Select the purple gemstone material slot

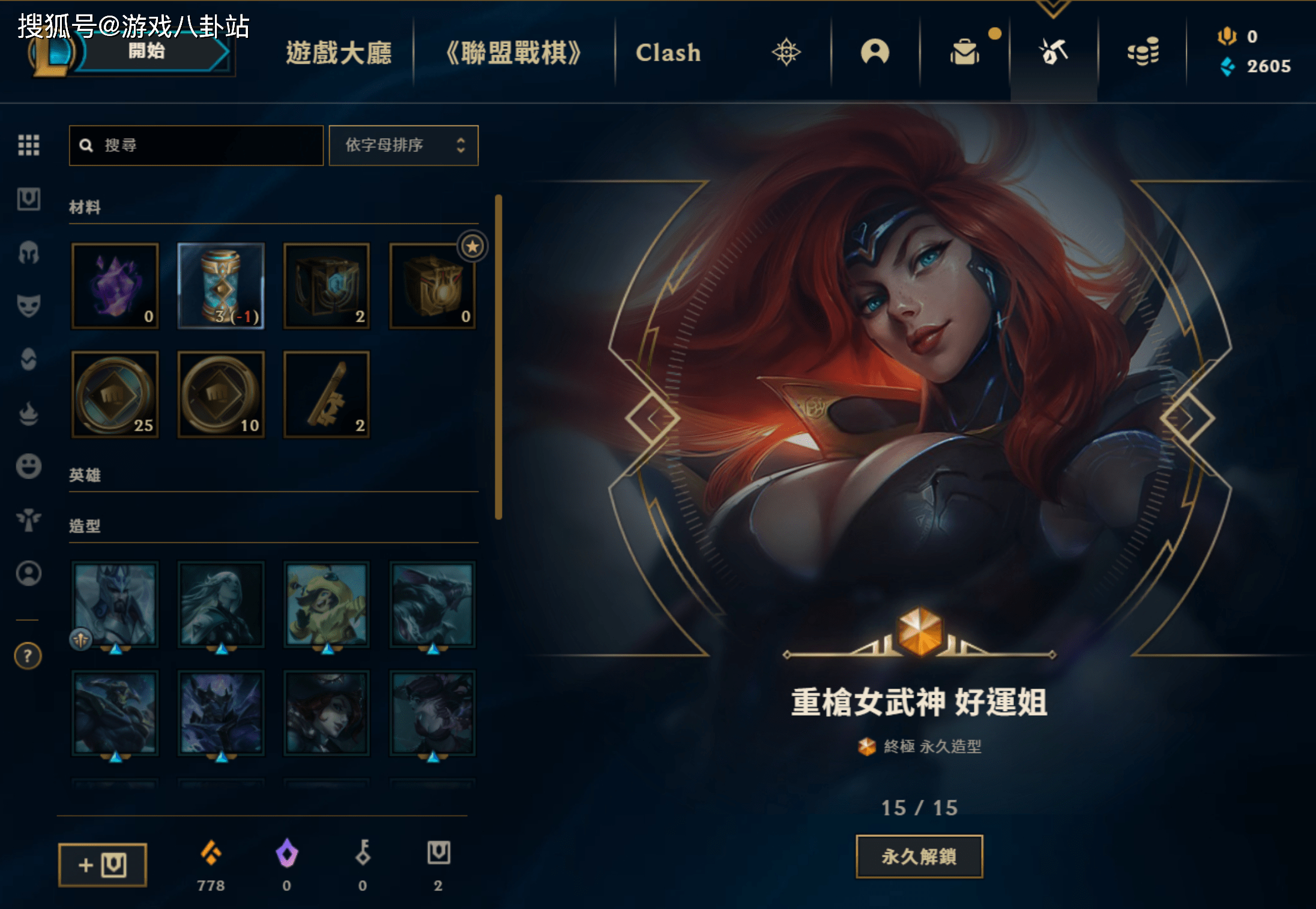point(115,286)
